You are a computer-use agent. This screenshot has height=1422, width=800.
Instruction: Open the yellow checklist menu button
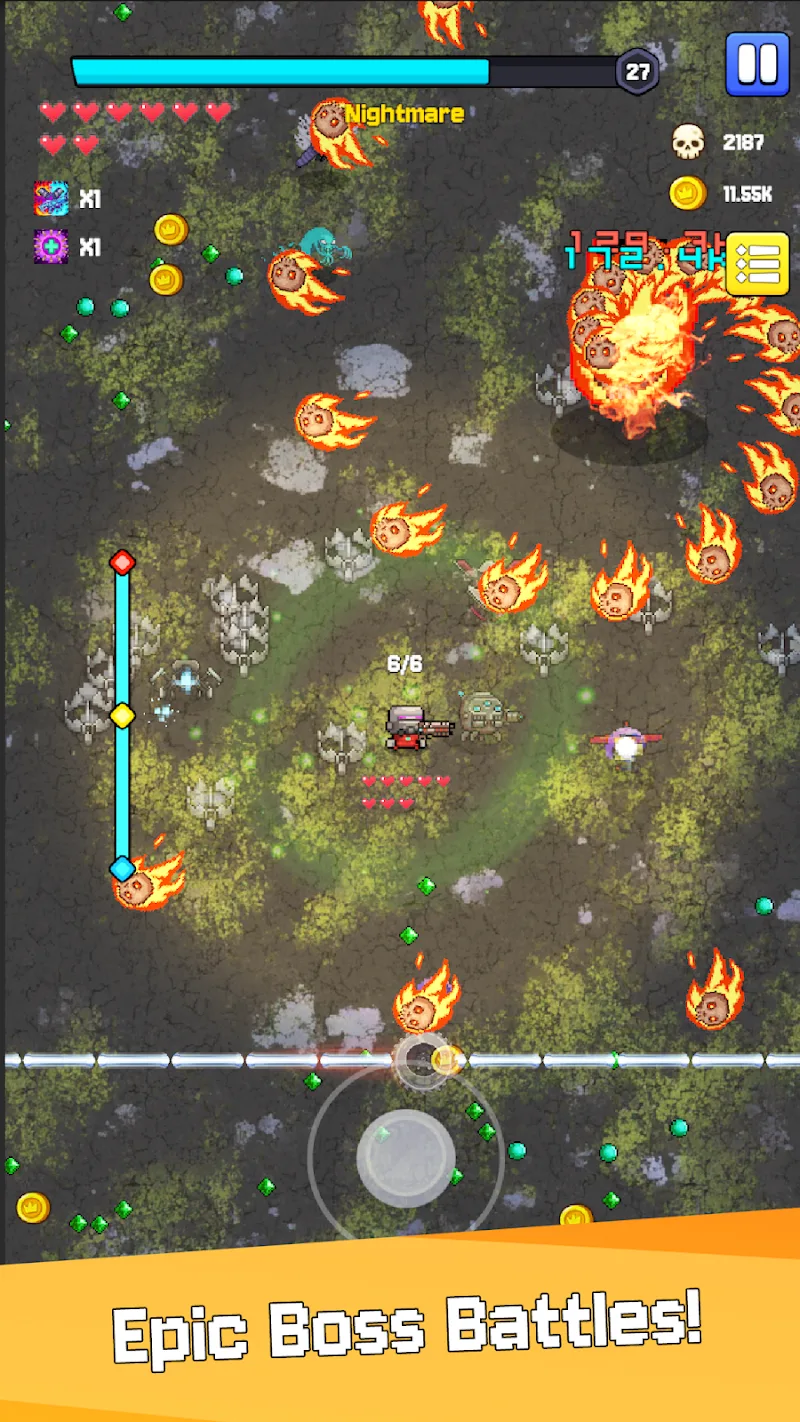[758, 265]
